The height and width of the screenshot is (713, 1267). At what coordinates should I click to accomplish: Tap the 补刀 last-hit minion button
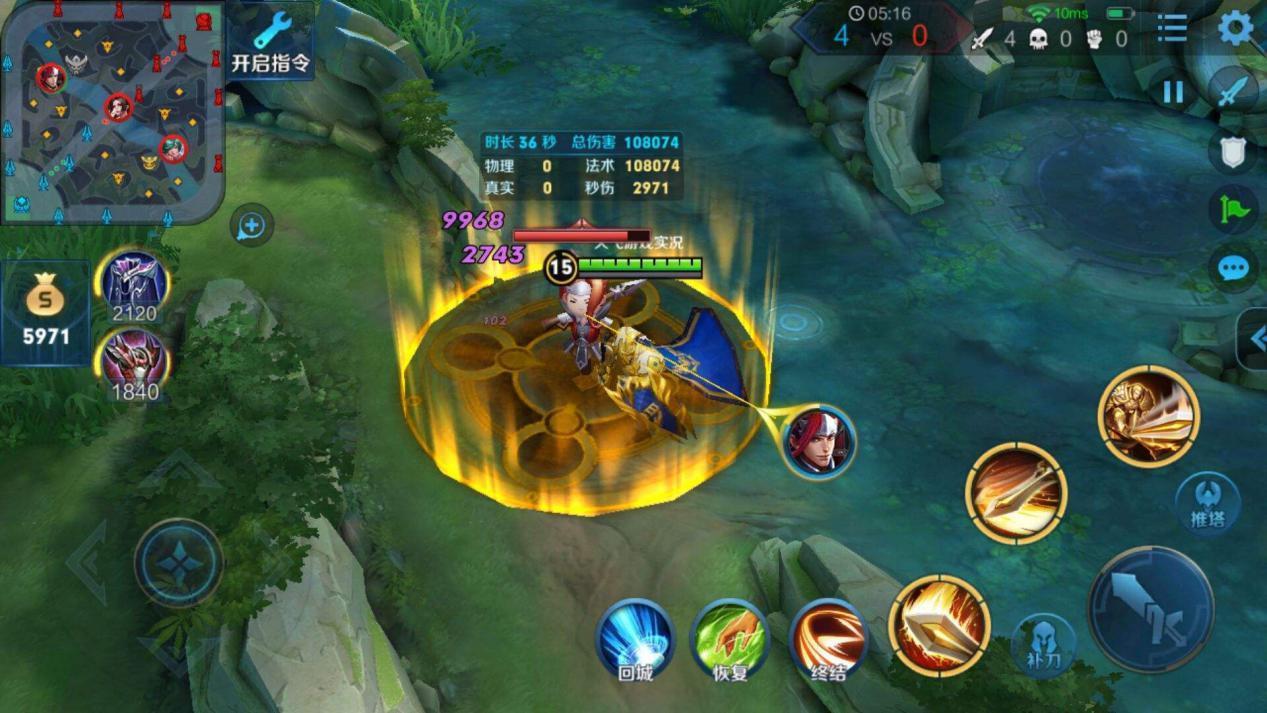click(1043, 645)
